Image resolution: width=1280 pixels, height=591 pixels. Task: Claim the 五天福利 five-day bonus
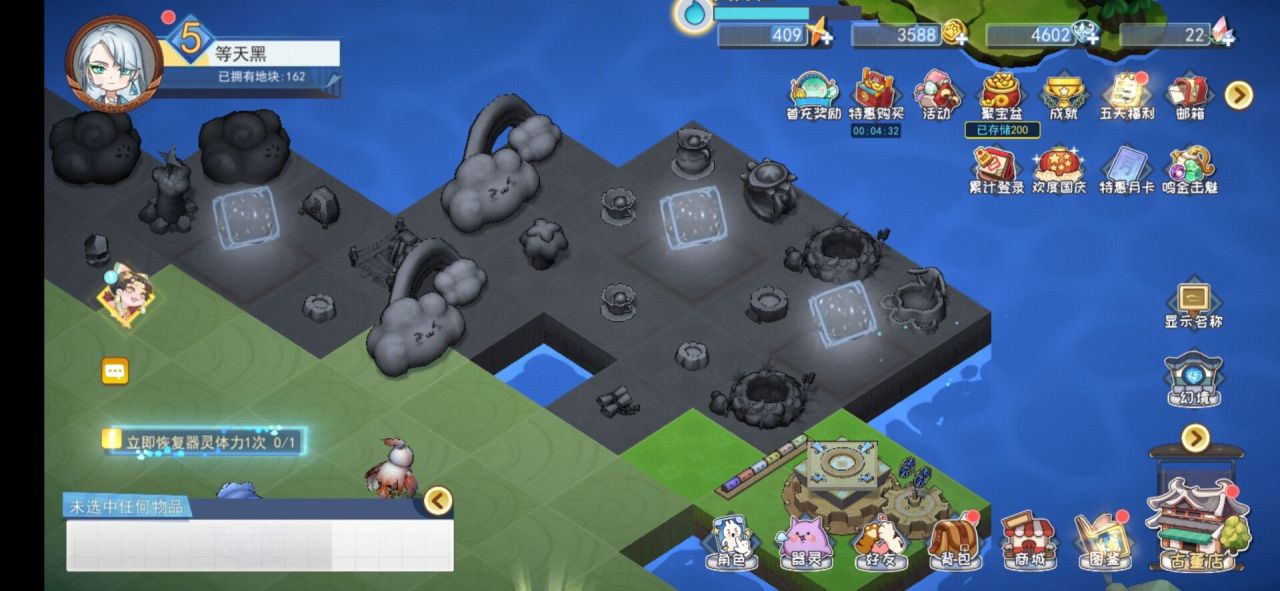coord(1127,95)
